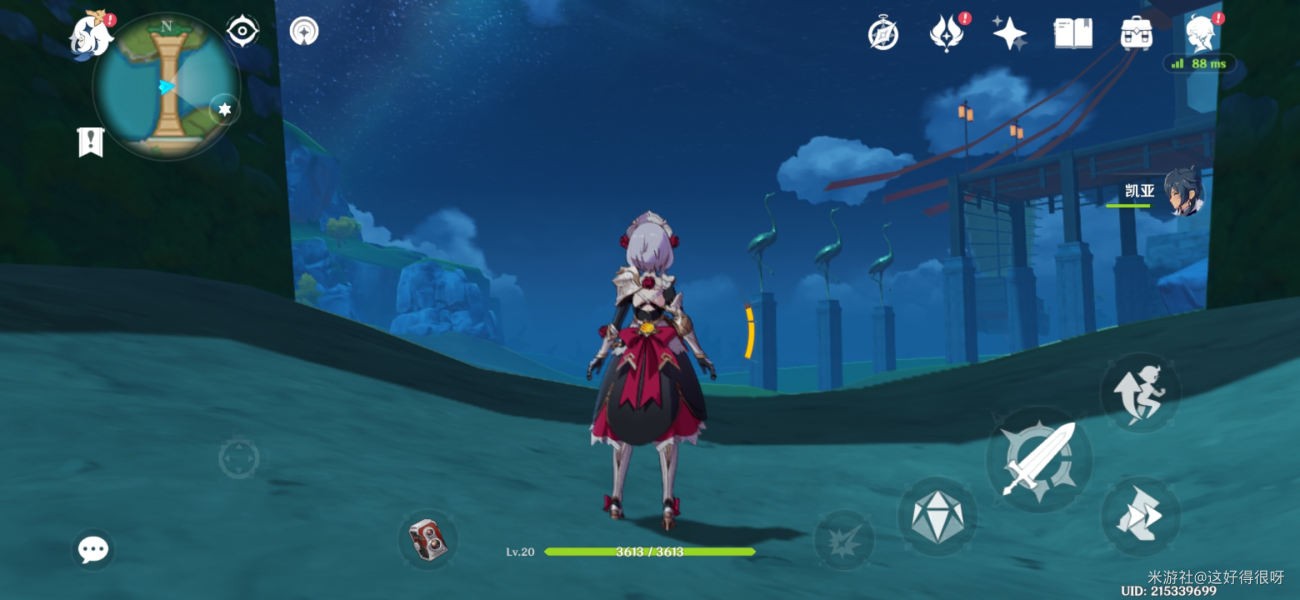
Task: Open the Paimon menu
Action: 90,35
